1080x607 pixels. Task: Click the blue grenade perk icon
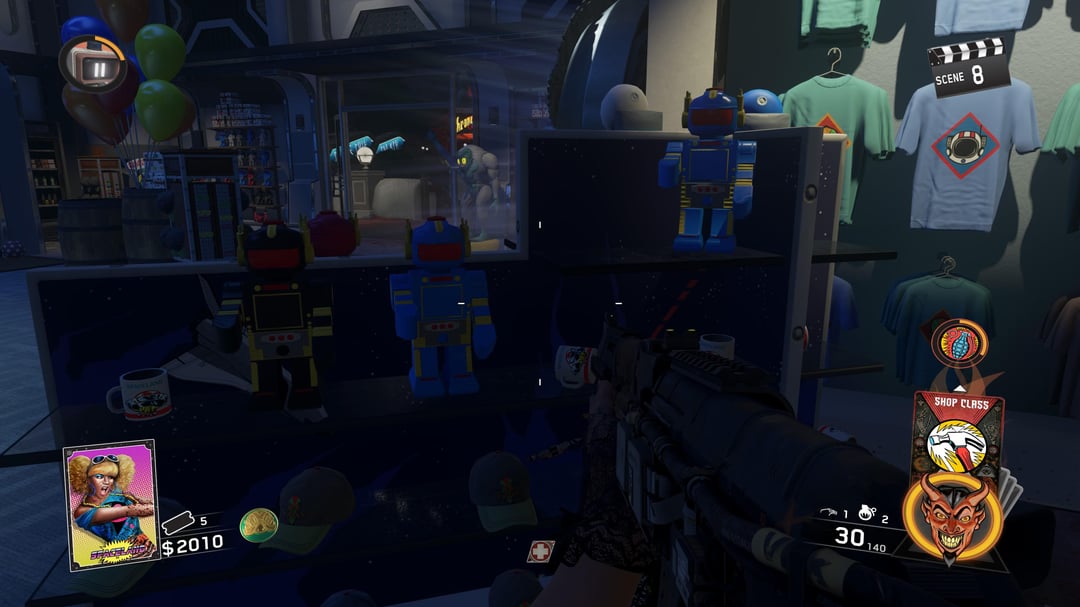pyautogui.click(x=959, y=343)
